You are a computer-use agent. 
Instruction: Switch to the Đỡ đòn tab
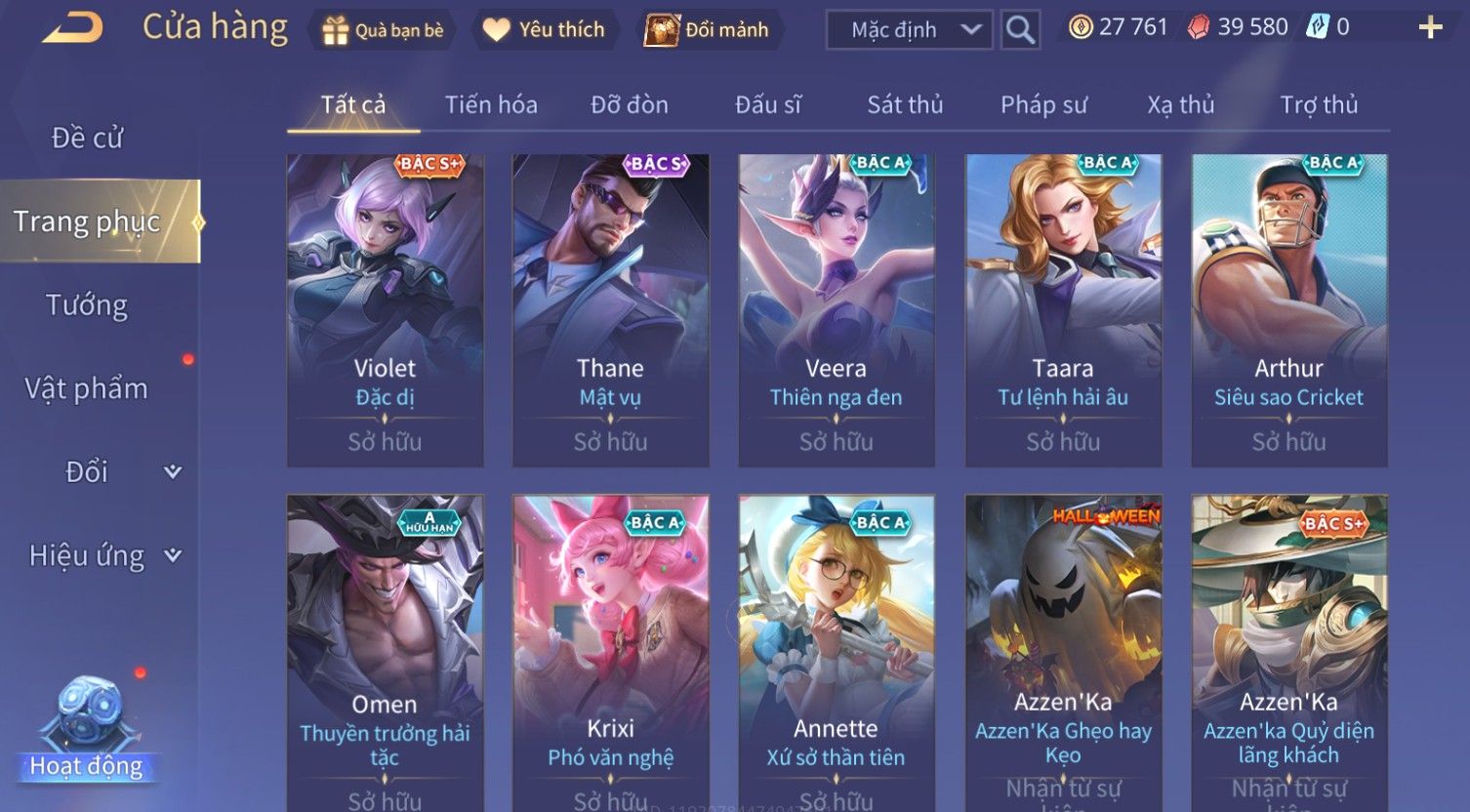point(630,104)
